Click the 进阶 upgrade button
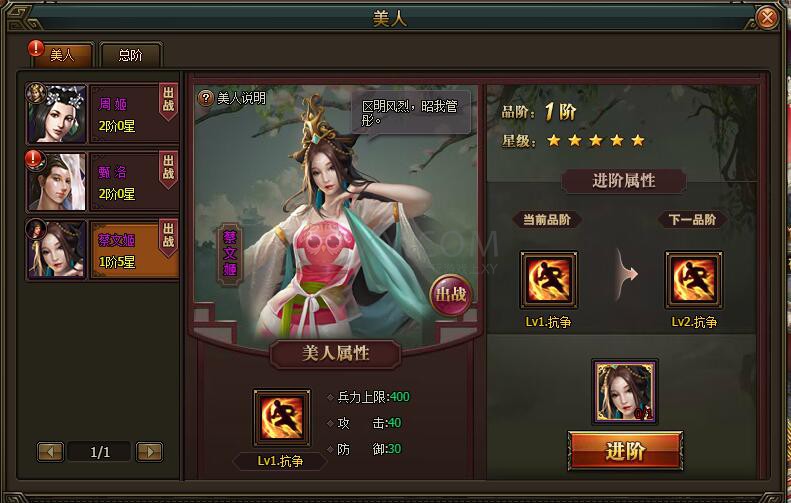The width and height of the screenshot is (791, 503). point(625,450)
